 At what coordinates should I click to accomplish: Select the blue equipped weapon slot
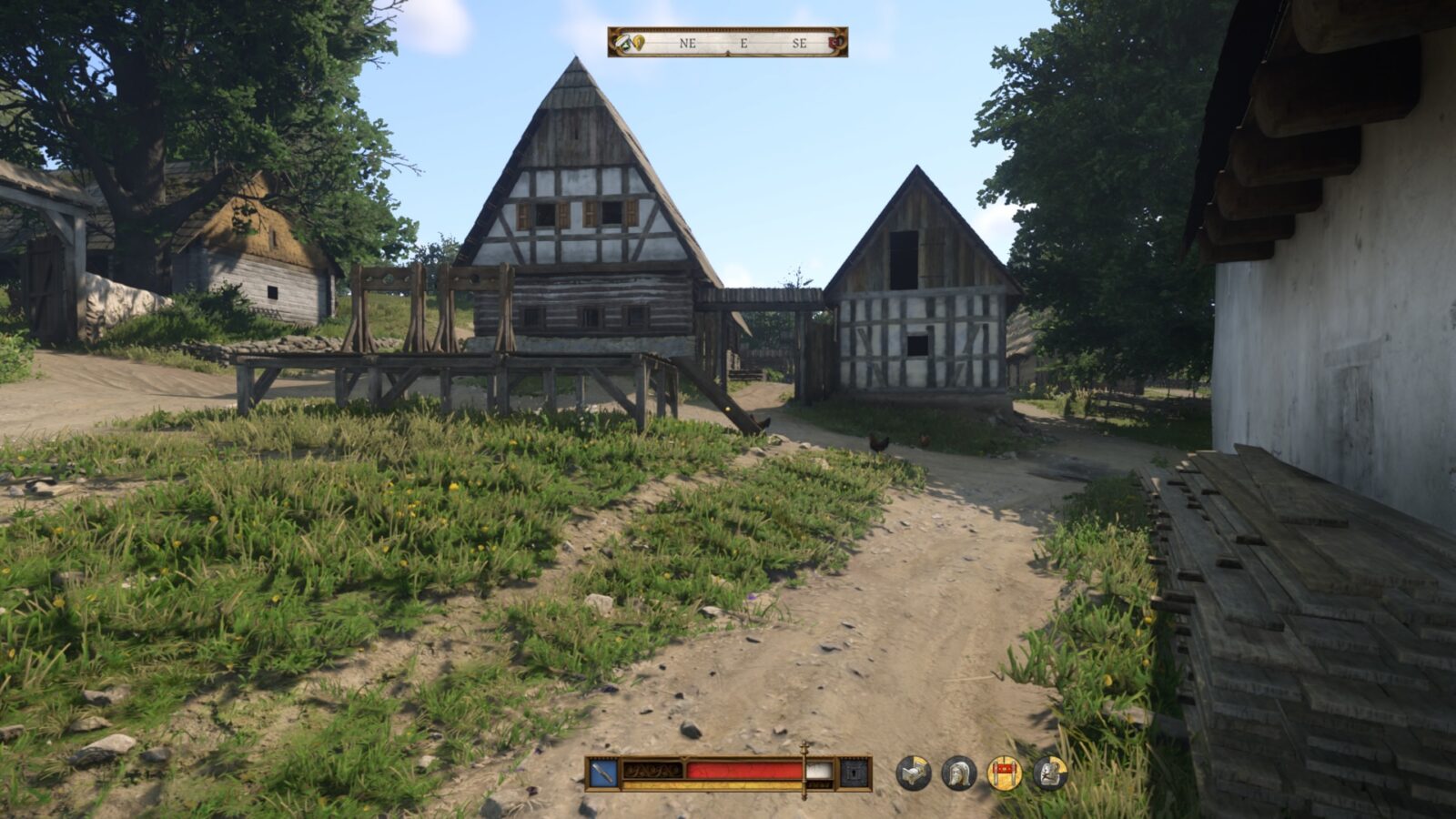[603, 773]
